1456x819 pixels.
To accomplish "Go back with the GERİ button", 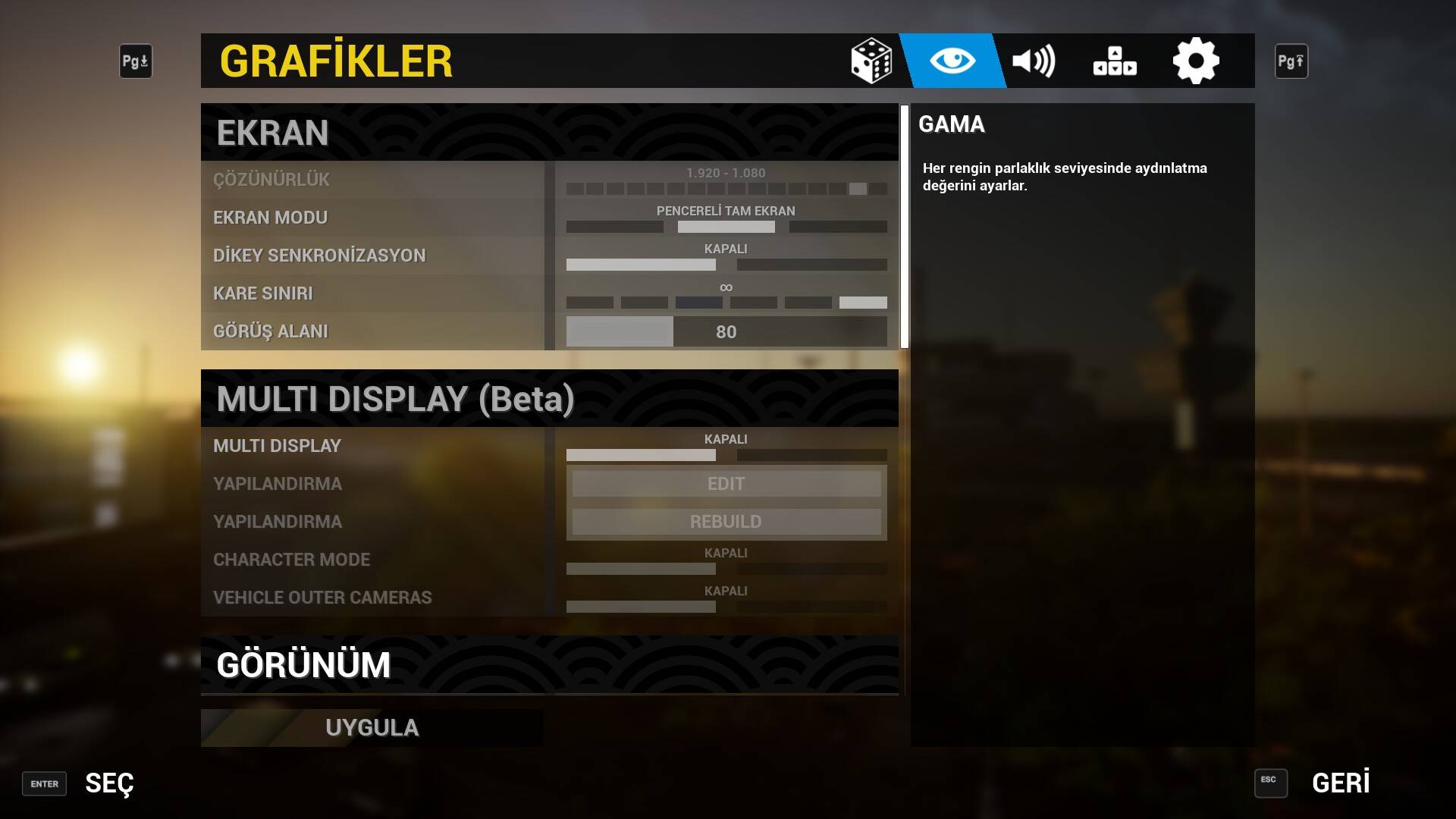I will tap(1340, 783).
